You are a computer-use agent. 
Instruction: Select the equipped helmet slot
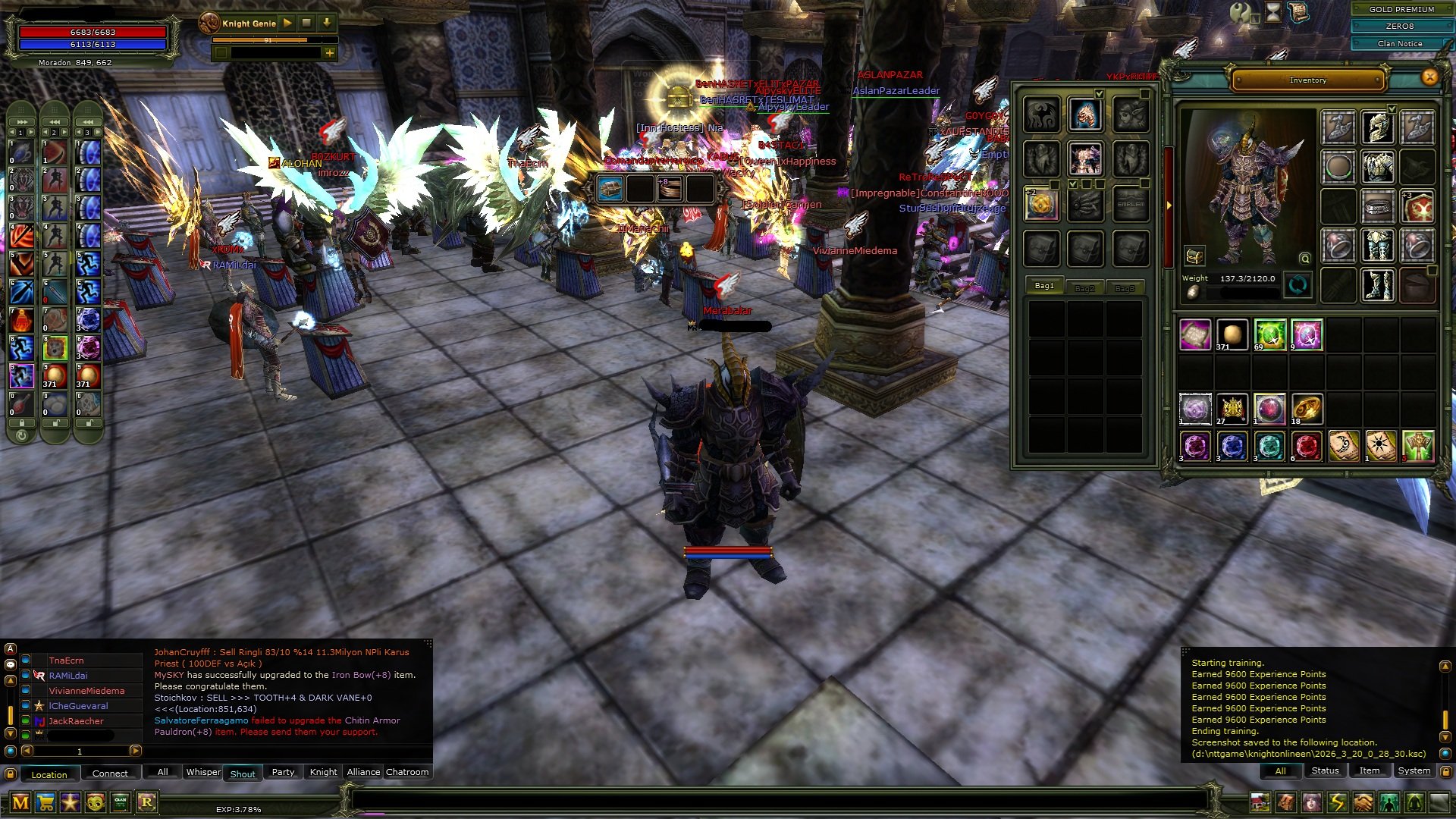pos(1377,127)
